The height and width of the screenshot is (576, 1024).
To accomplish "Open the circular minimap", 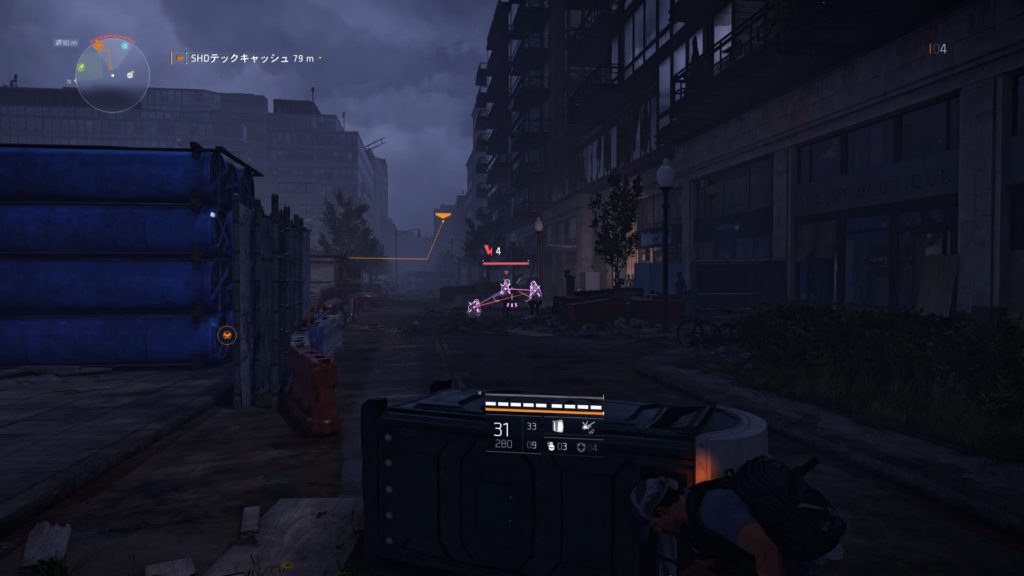I will click(112, 75).
